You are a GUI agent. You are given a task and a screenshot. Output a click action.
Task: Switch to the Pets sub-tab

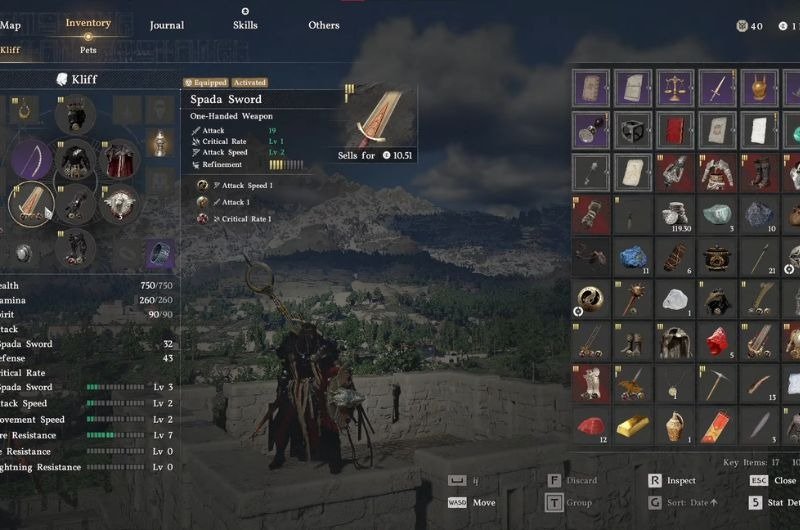[x=89, y=48]
